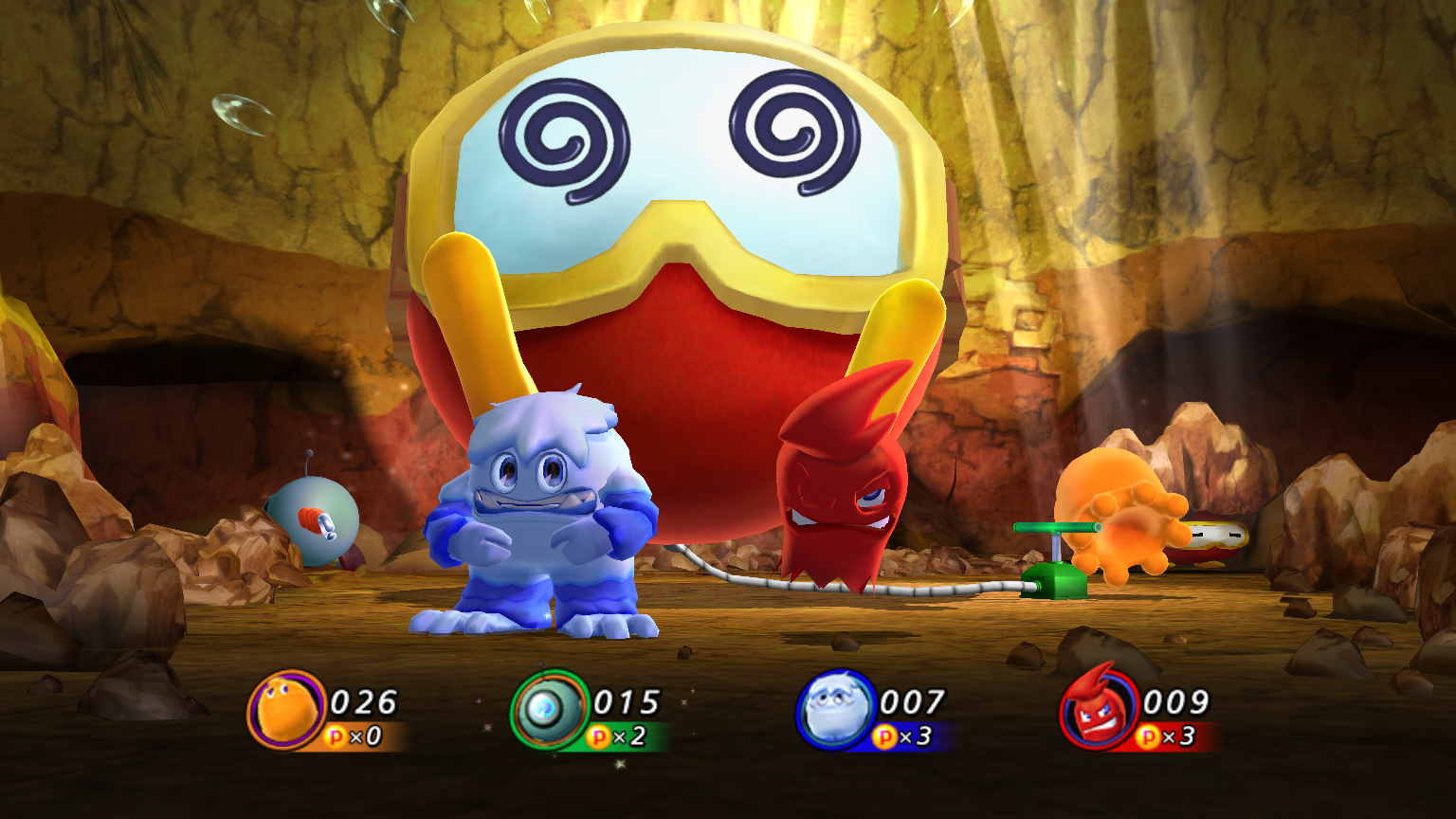1456x819 pixels.
Task: Select the red ghost player portrait
Action: point(1098,710)
